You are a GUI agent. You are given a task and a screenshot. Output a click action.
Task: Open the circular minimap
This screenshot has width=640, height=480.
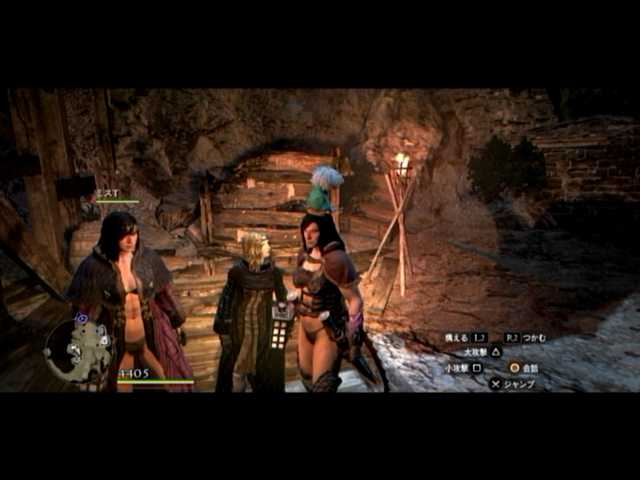pos(78,350)
